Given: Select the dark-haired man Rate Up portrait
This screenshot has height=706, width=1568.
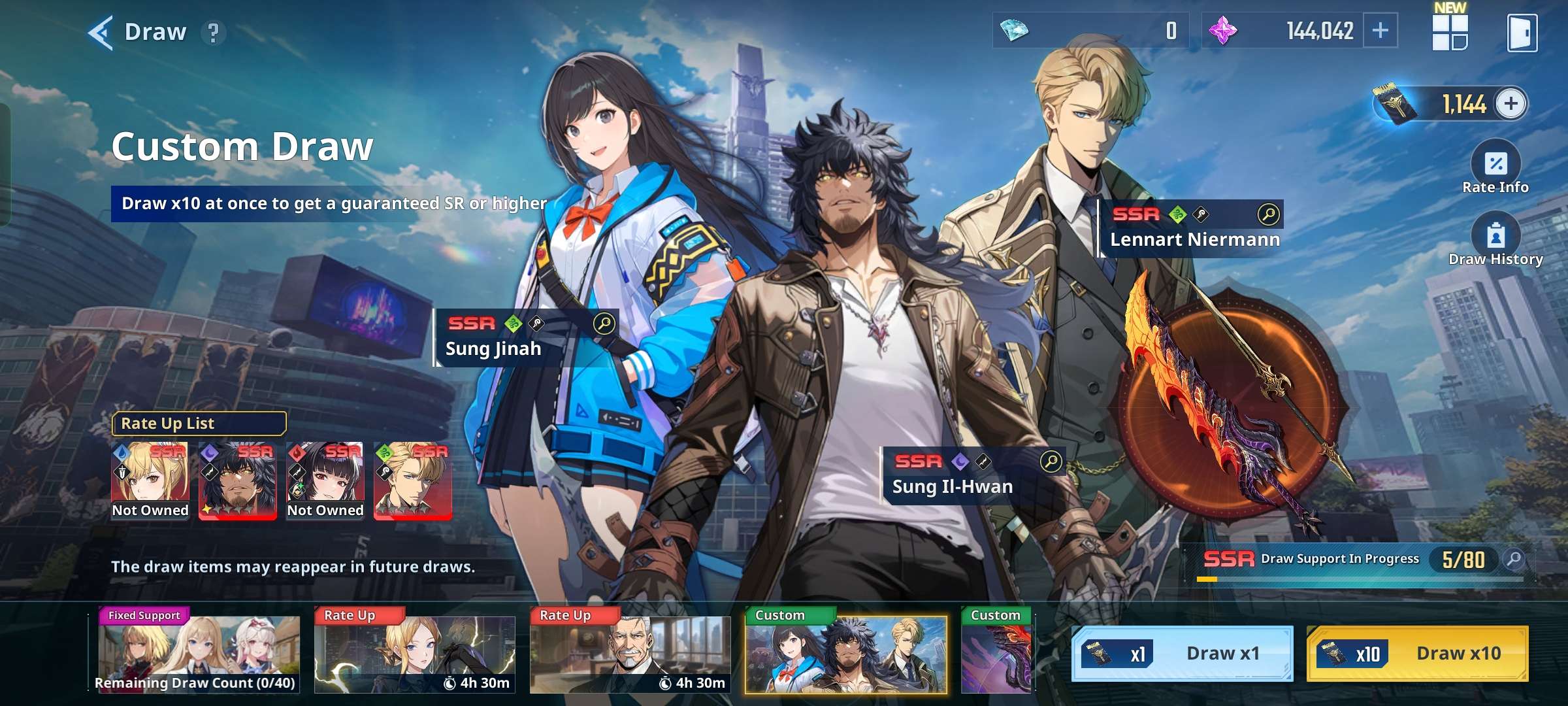Looking at the screenshot, I should (x=237, y=480).
